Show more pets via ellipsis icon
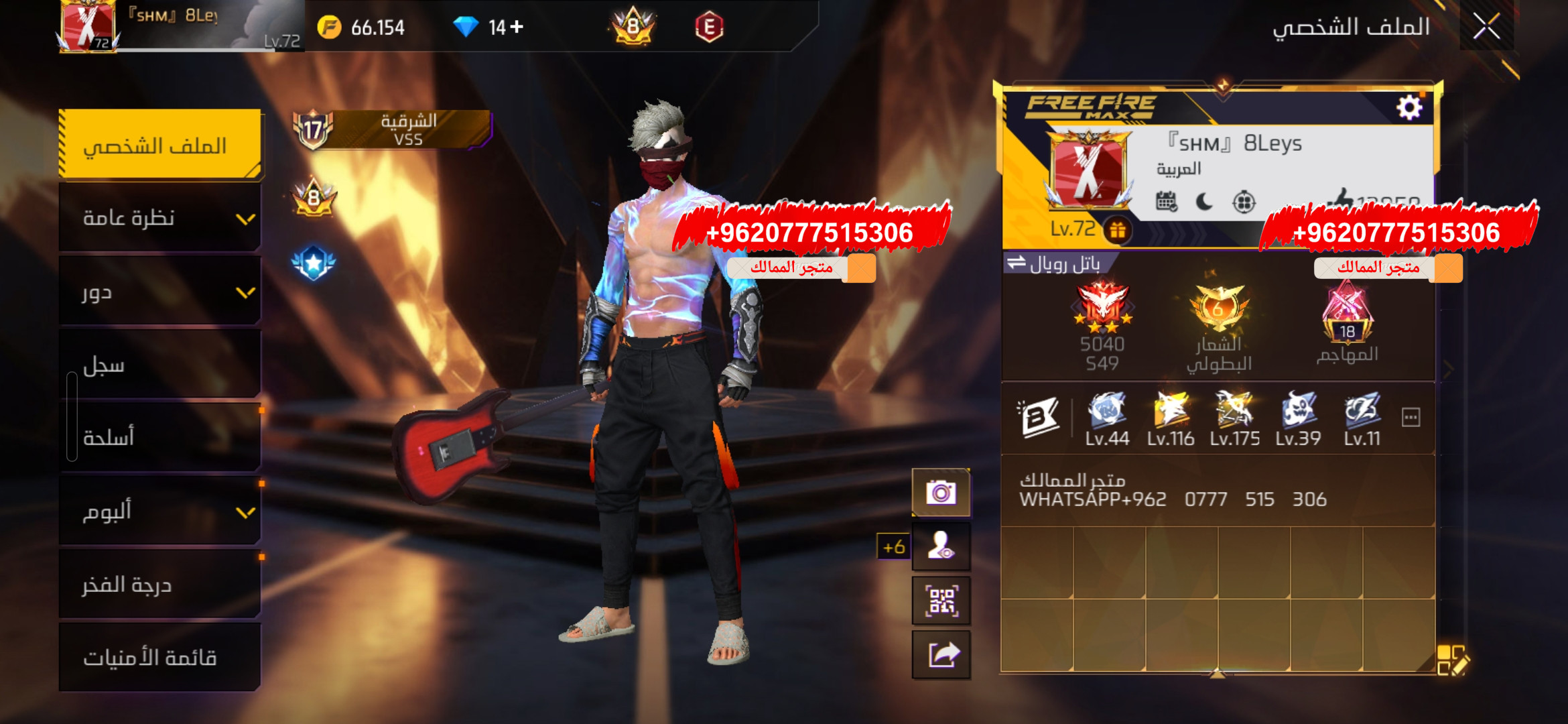The width and height of the screenshot is (1568, 724). [x=1411, y=418]
